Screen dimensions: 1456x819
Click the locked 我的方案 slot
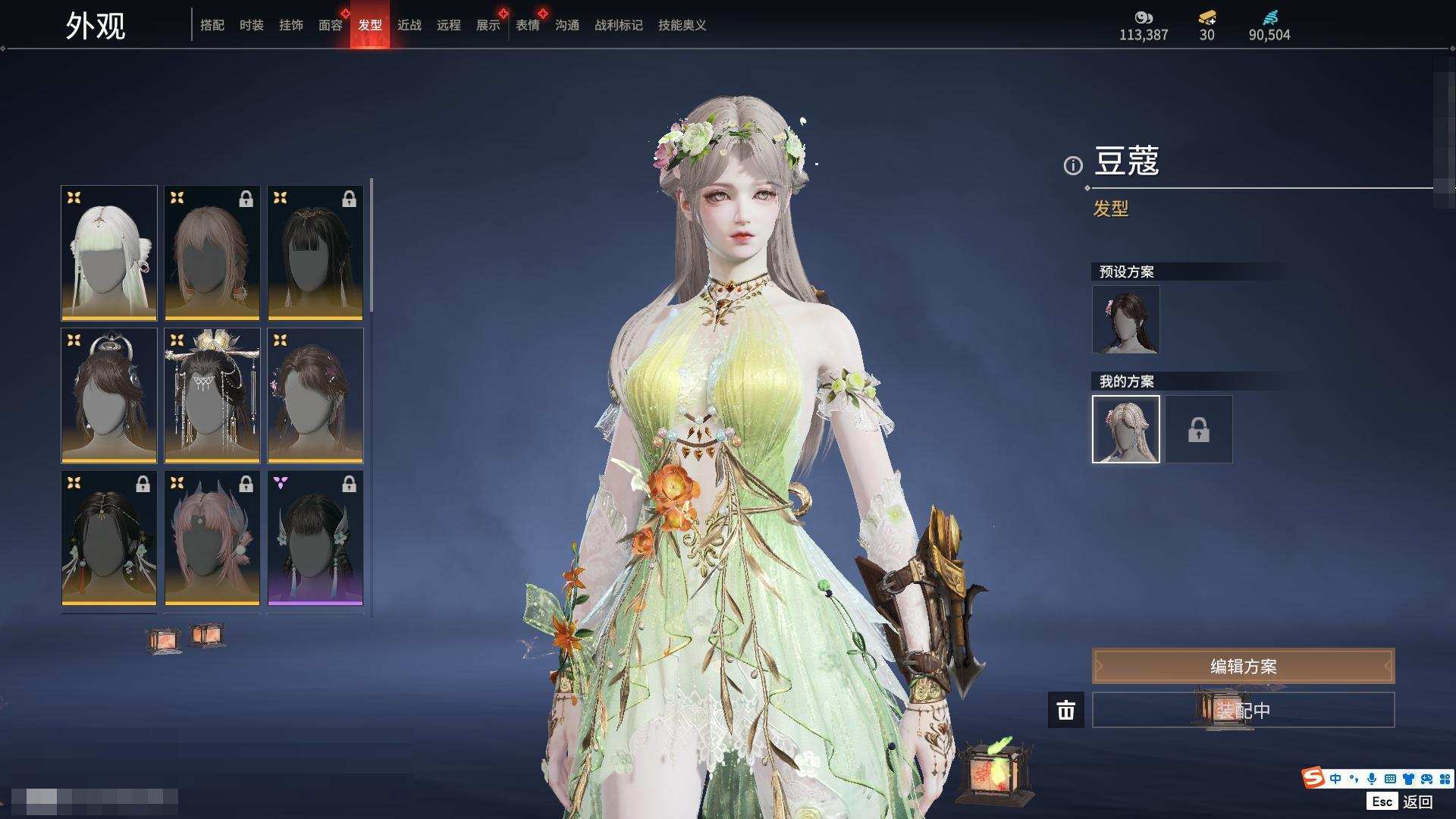pyautogui.click(x=1198, y=429)
